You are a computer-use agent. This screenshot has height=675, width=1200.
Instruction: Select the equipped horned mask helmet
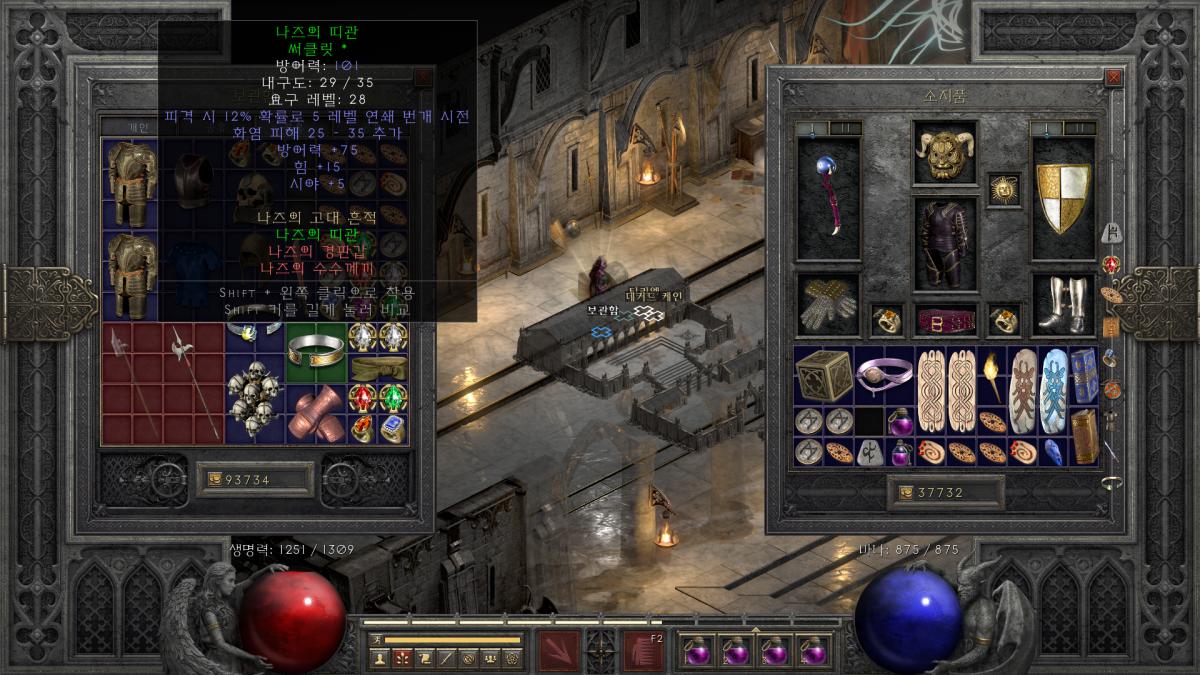pos(943,153)
